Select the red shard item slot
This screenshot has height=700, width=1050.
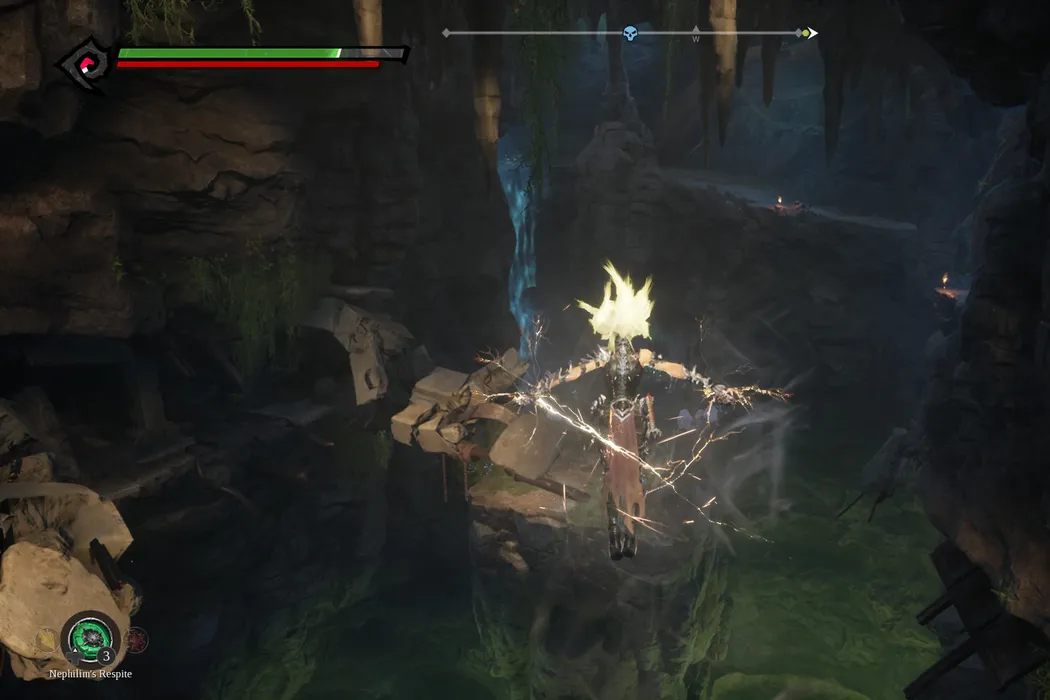pos(136,639)
